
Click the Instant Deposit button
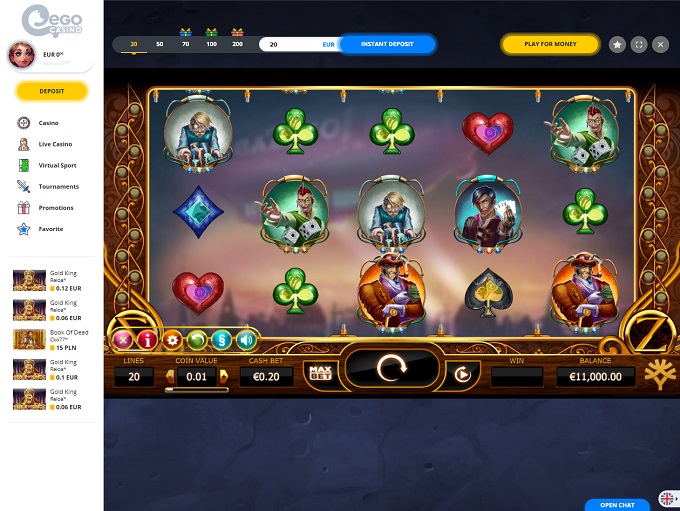387,44
